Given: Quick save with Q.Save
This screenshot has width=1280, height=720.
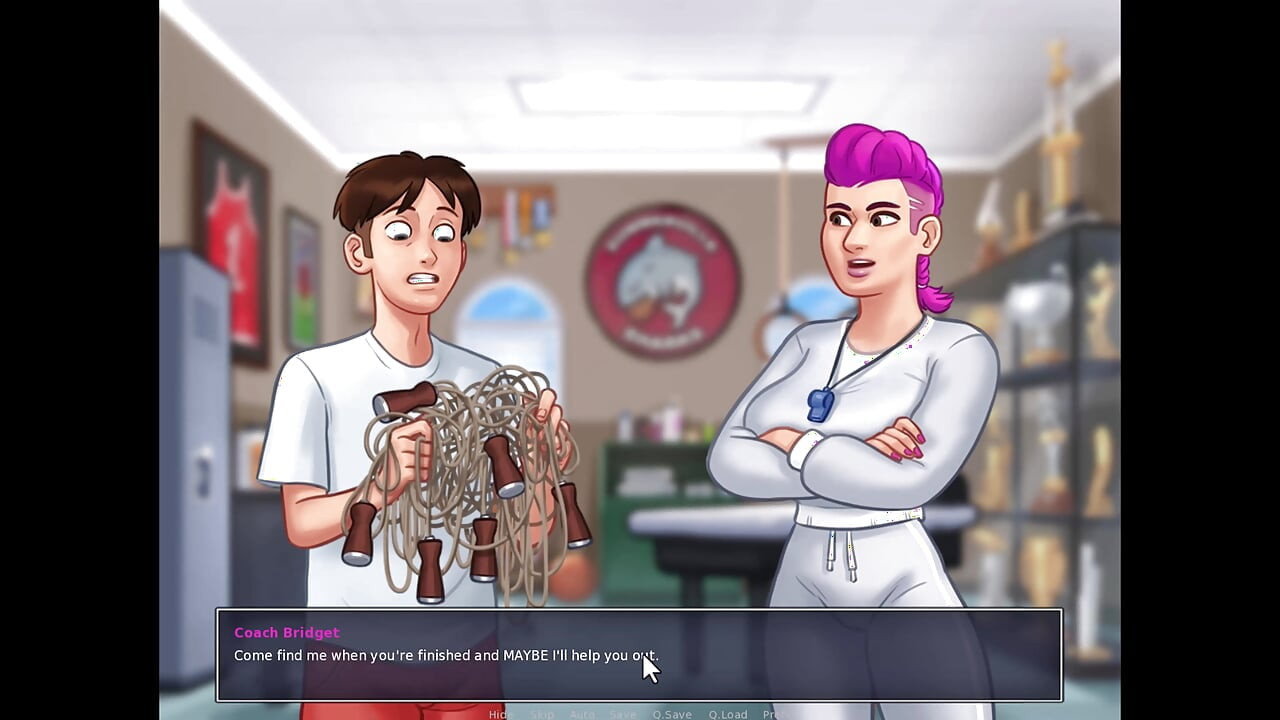Looking at the screenshot, I should pos(673,714).
